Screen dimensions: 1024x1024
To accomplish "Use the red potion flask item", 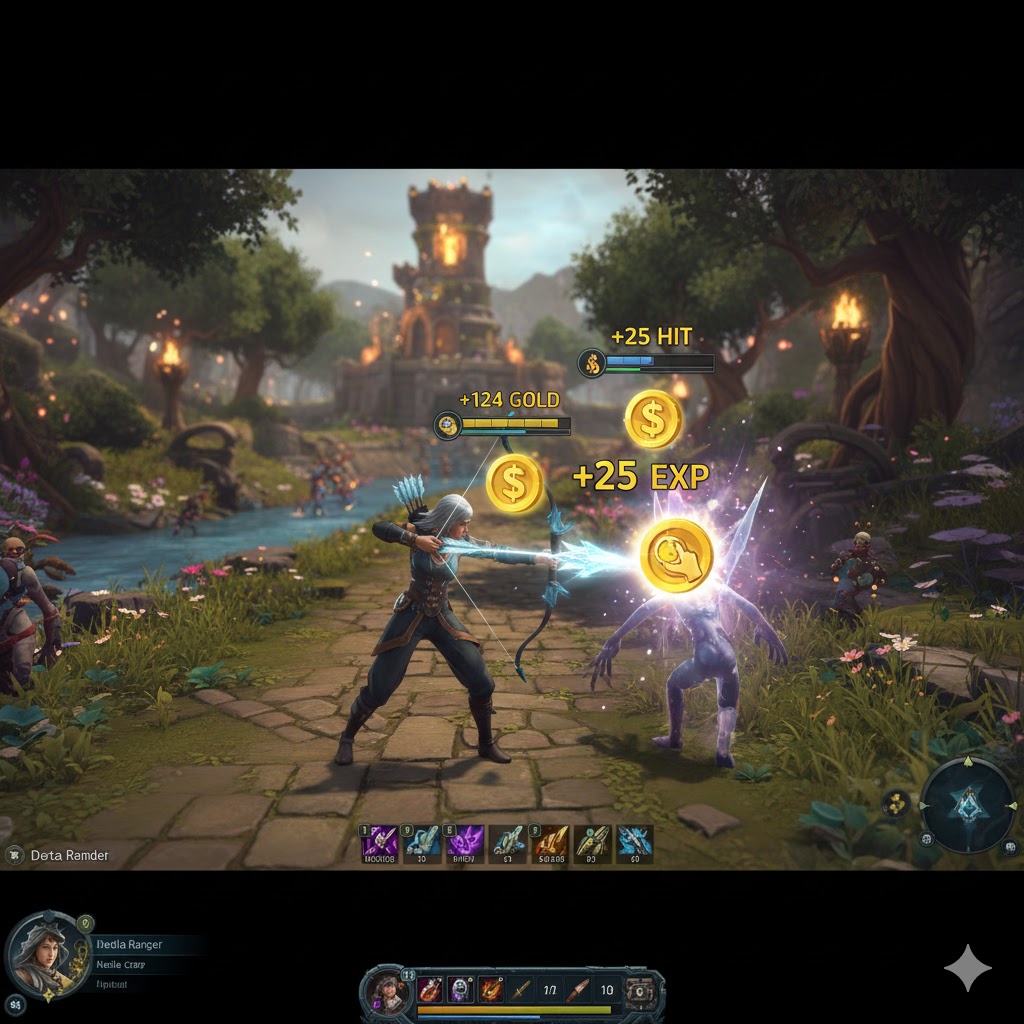I will click(430, 989).
